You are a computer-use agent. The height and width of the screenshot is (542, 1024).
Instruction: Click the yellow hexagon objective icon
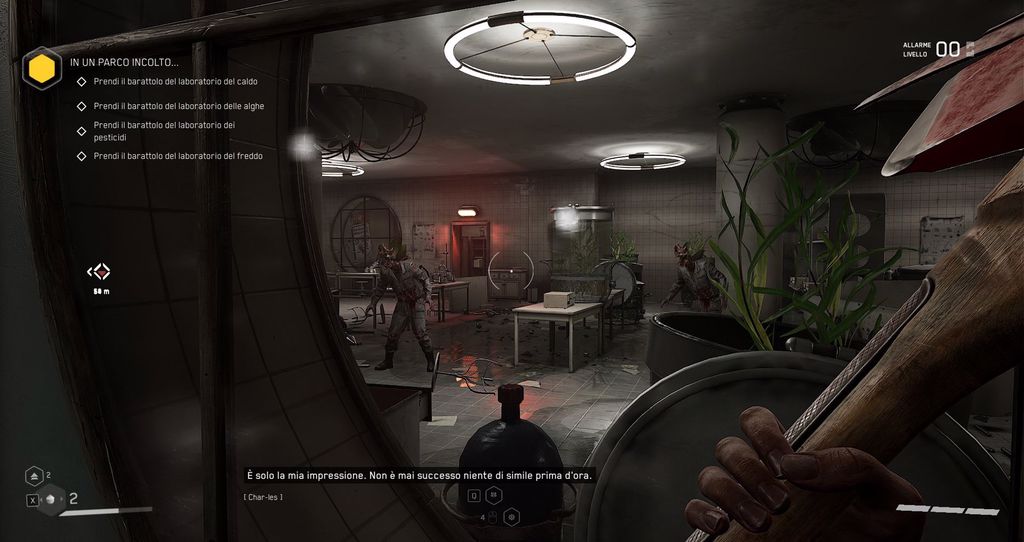coord(41,68)
